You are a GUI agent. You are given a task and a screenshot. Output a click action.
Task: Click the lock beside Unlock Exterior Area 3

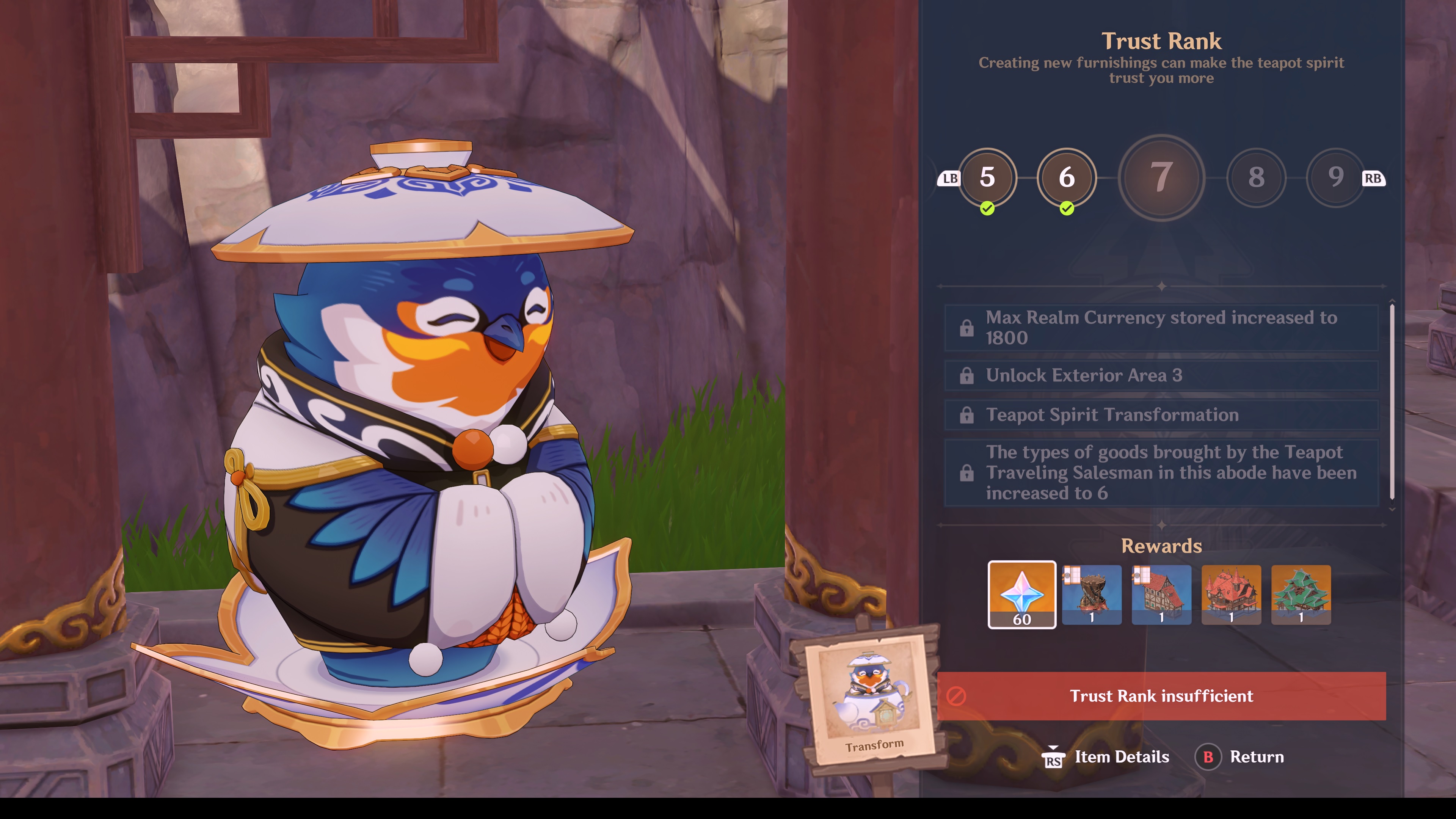(x=968, y=375)
